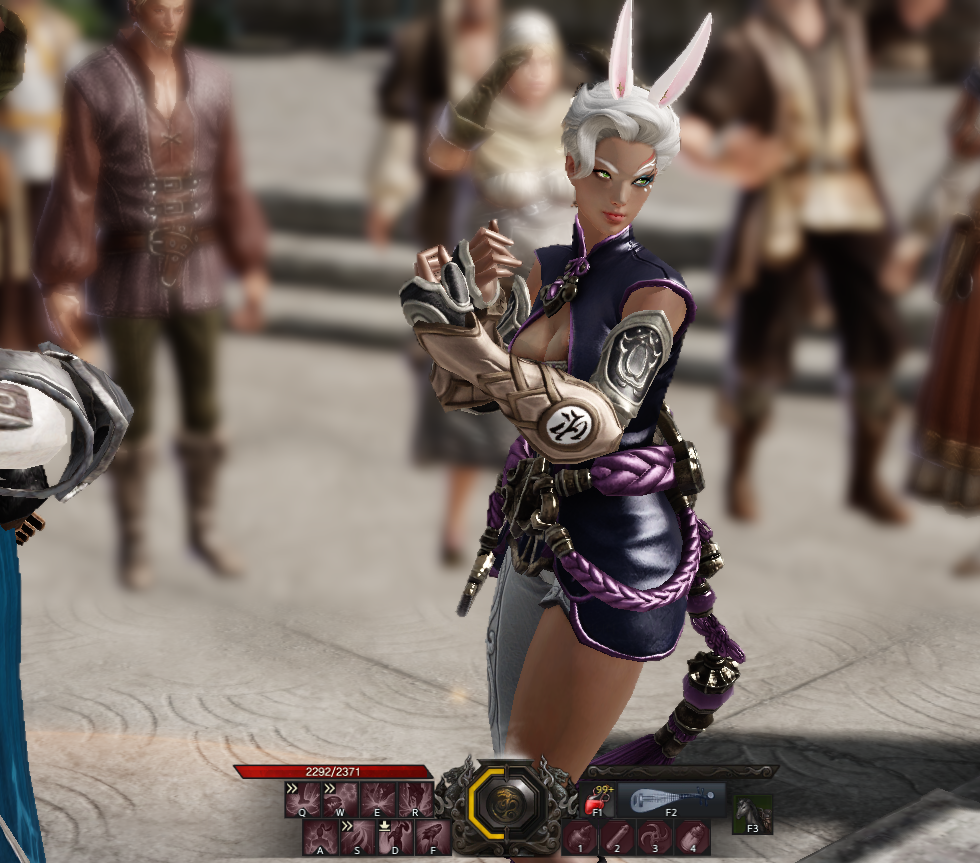
Task: Summon the horse mount in F3 slot
Action: point(752,813)
